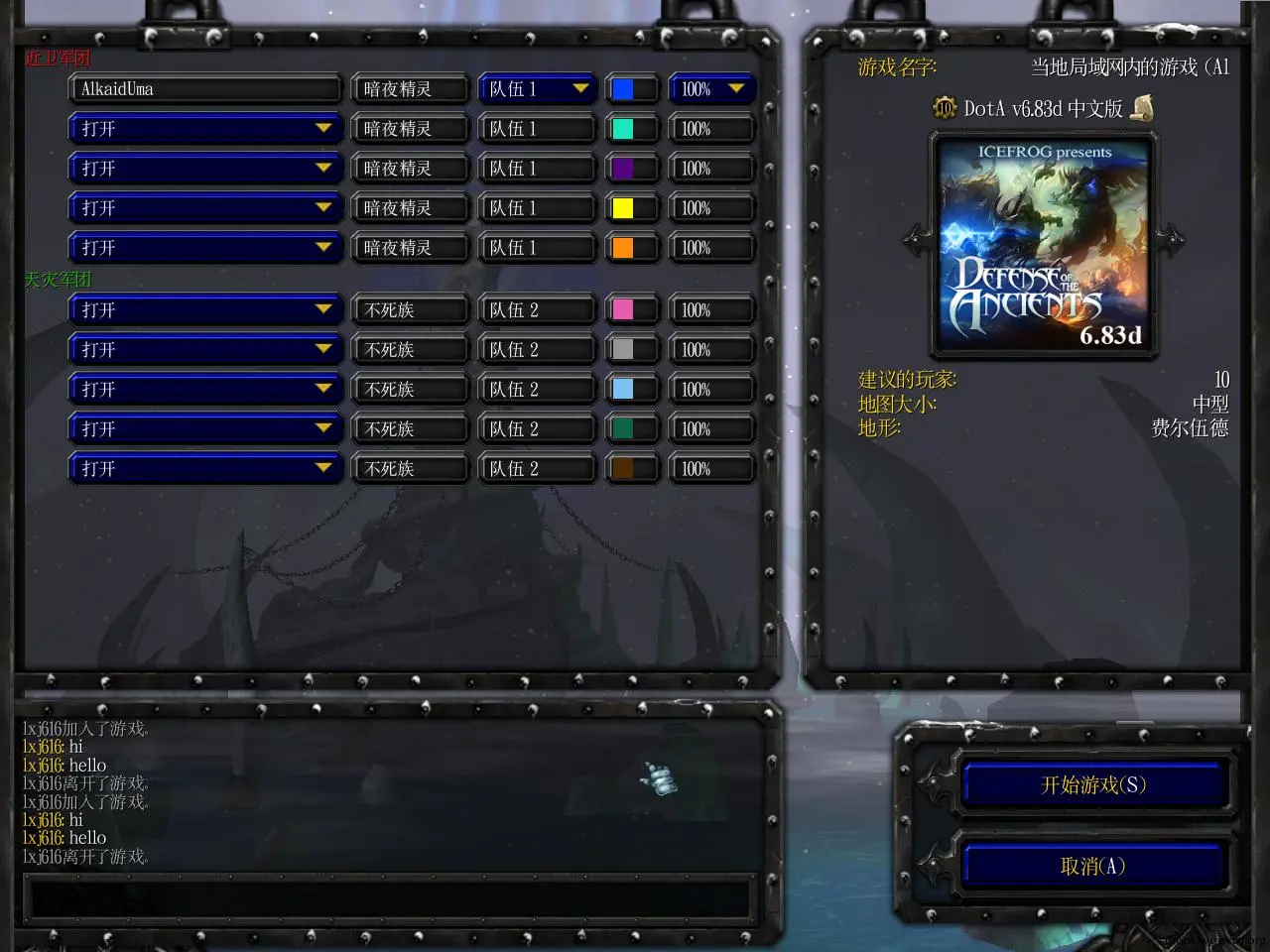Select AlkaidUma's player name slot
Viewport: 1270px width, 952px height.
tap(203, 89)
